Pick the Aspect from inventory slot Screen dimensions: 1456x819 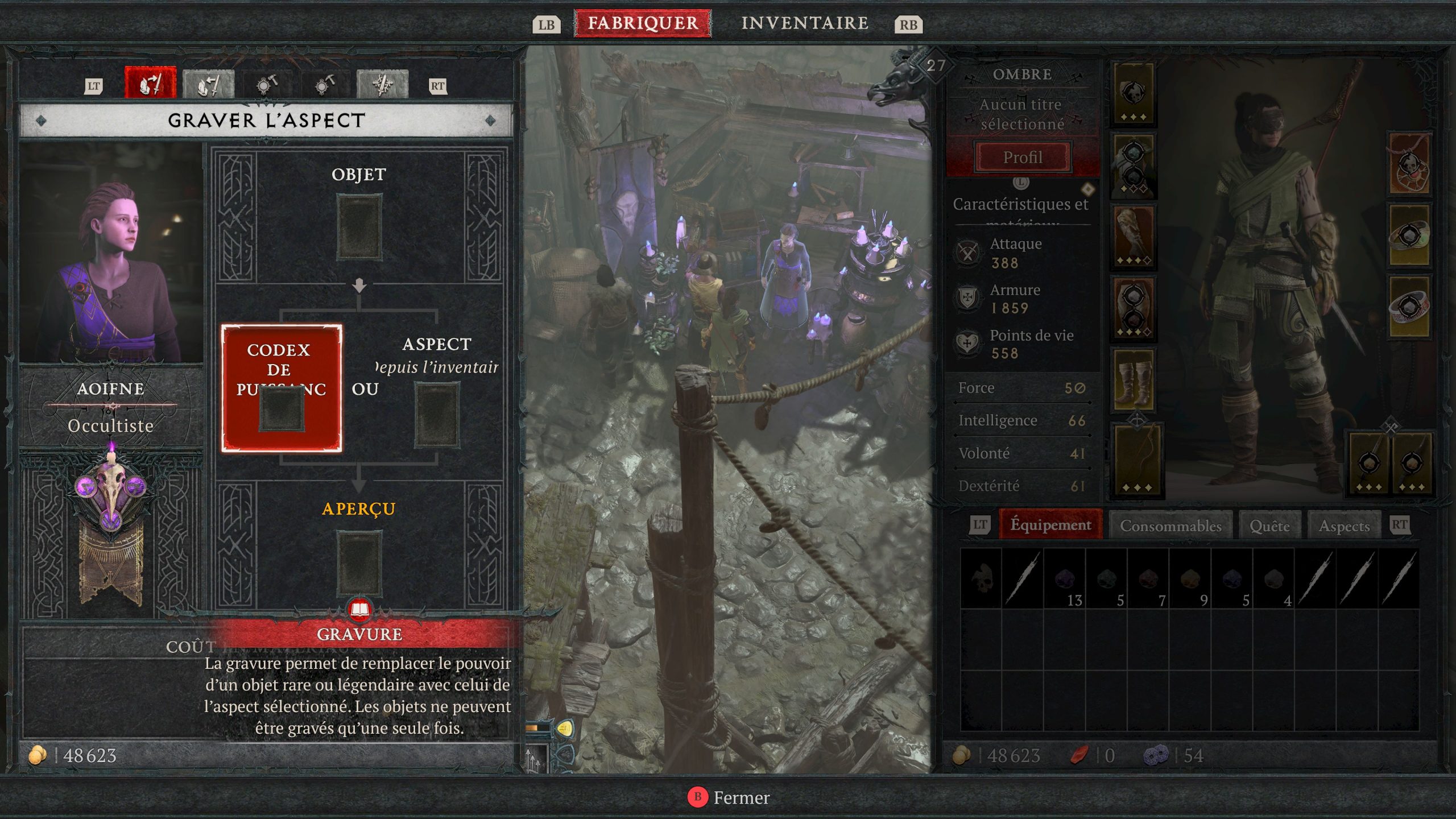pos(436,415)
